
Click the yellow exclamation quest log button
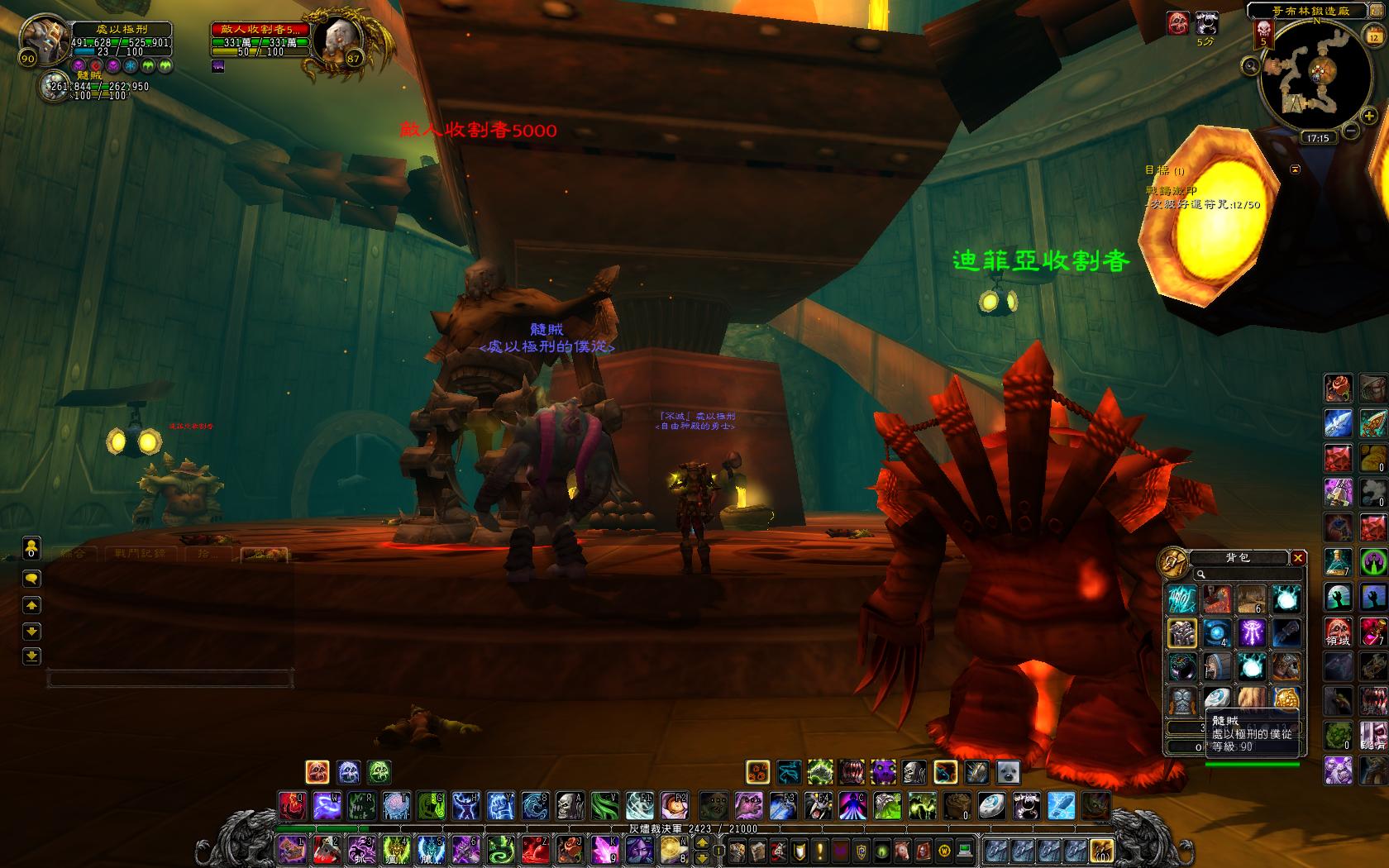click(x=819, y=850)
